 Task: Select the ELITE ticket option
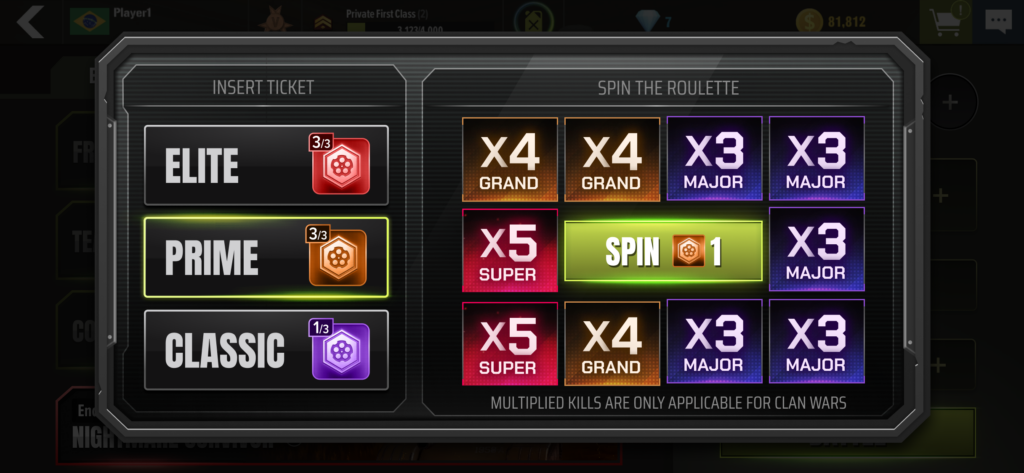click(266, 165)
